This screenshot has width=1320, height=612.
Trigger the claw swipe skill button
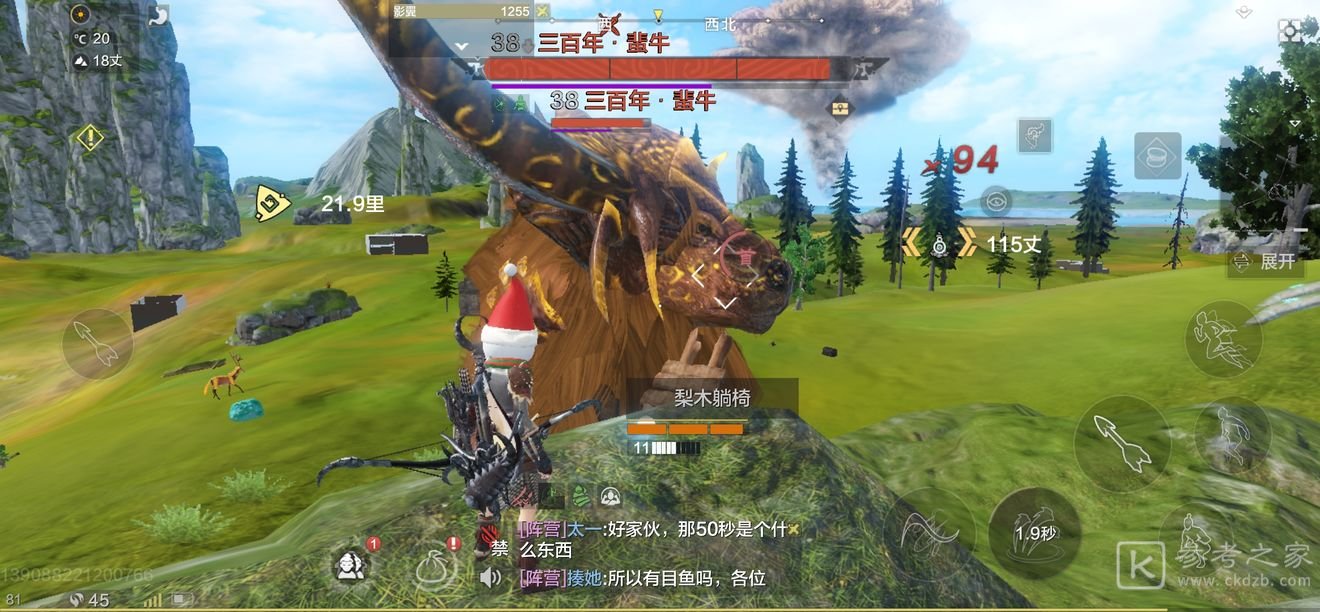click(929, 533)
